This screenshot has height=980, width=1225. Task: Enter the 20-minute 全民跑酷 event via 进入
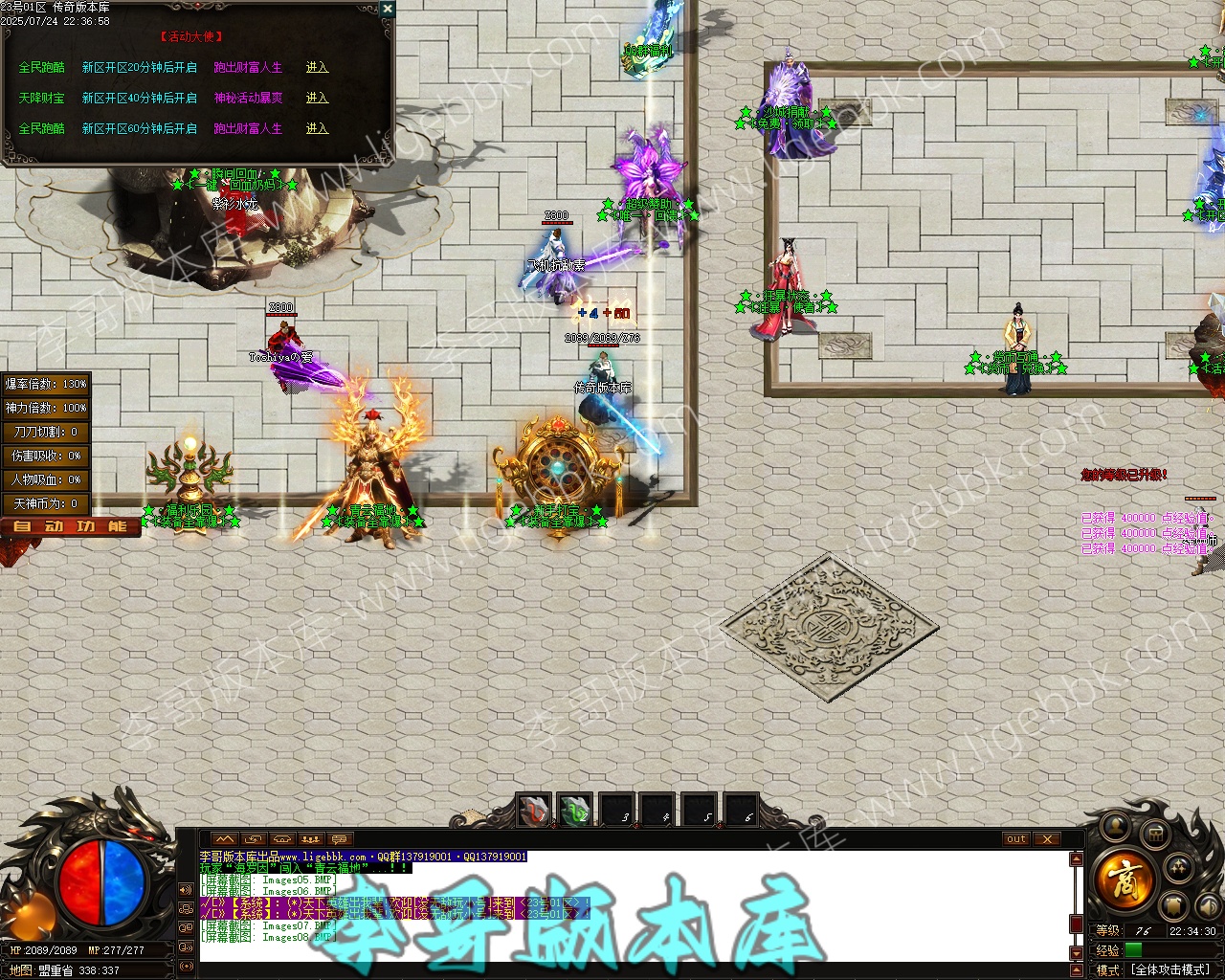click(317, 68)
